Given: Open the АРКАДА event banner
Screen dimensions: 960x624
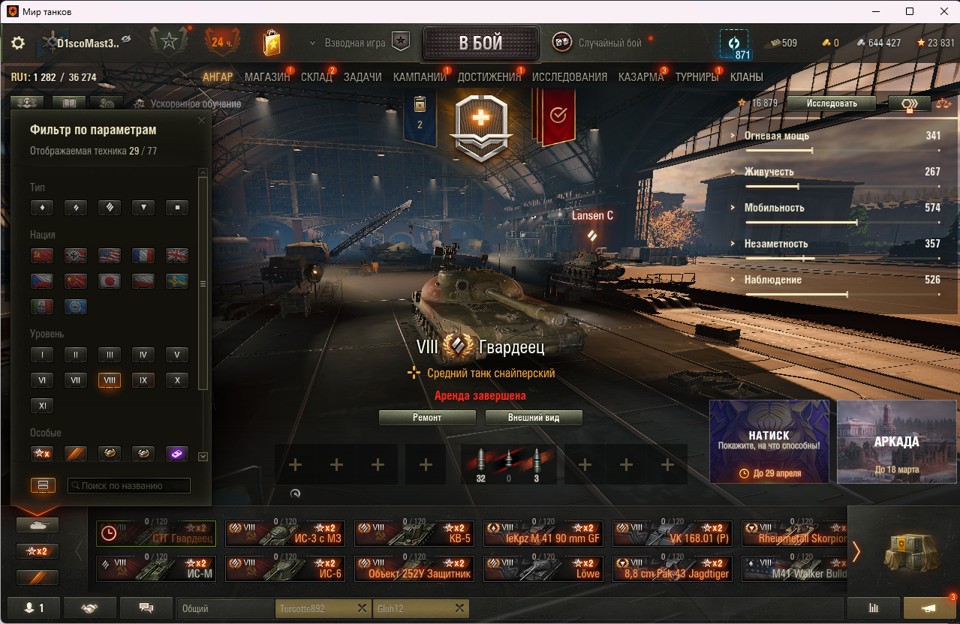Looking at the screenshot, I should point(896,441).
